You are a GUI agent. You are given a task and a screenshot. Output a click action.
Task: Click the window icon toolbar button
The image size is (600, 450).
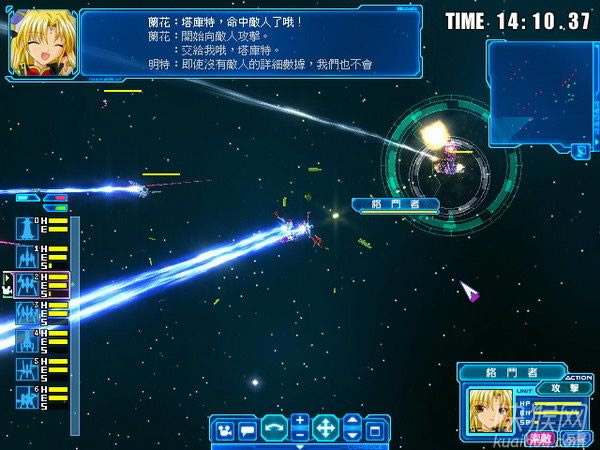point(375,431)
